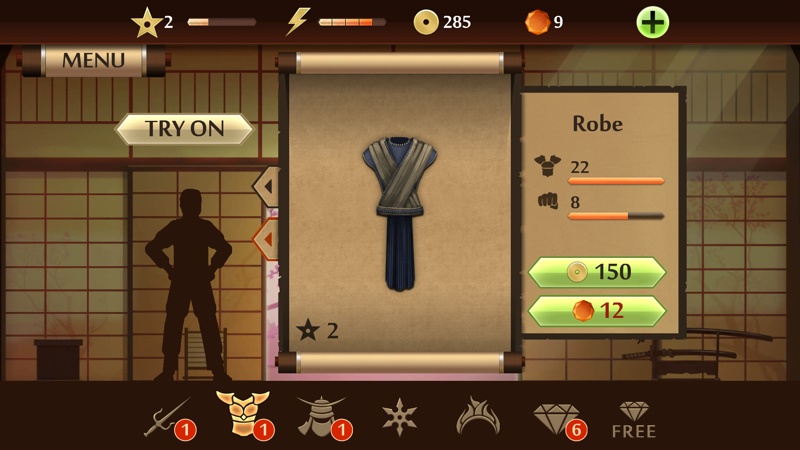Open the magic shop tab

(478, 416)
